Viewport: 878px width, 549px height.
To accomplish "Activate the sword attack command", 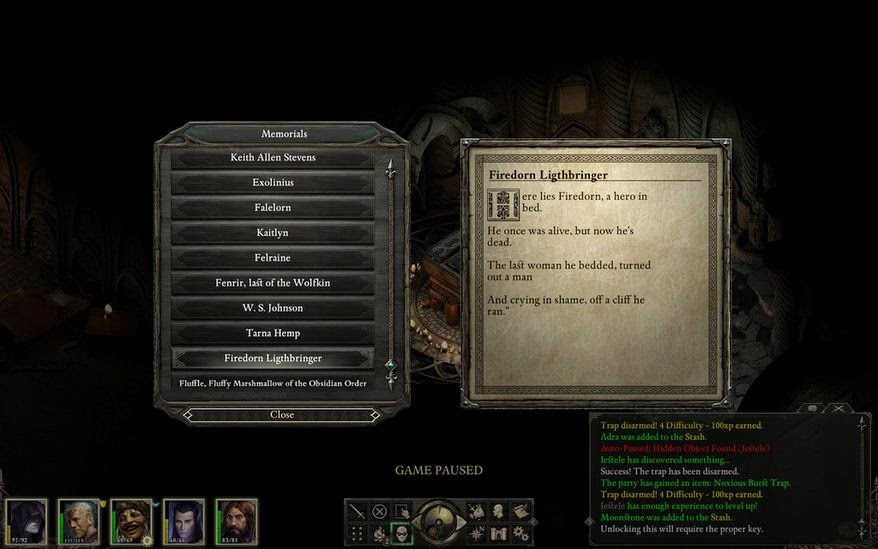I will click(357, 511).
